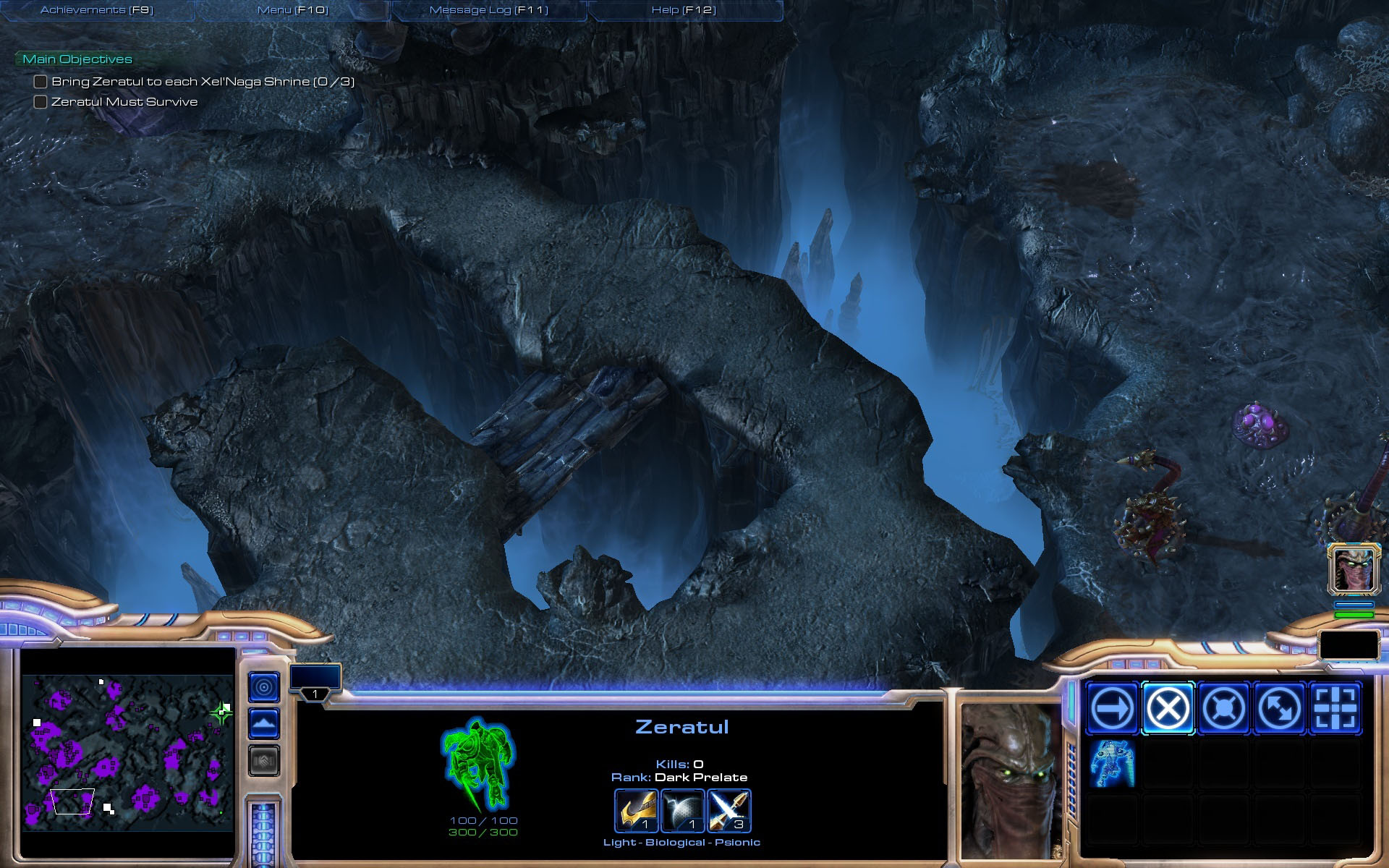Collapse the Main Objectives header

(x=77, y=59)
